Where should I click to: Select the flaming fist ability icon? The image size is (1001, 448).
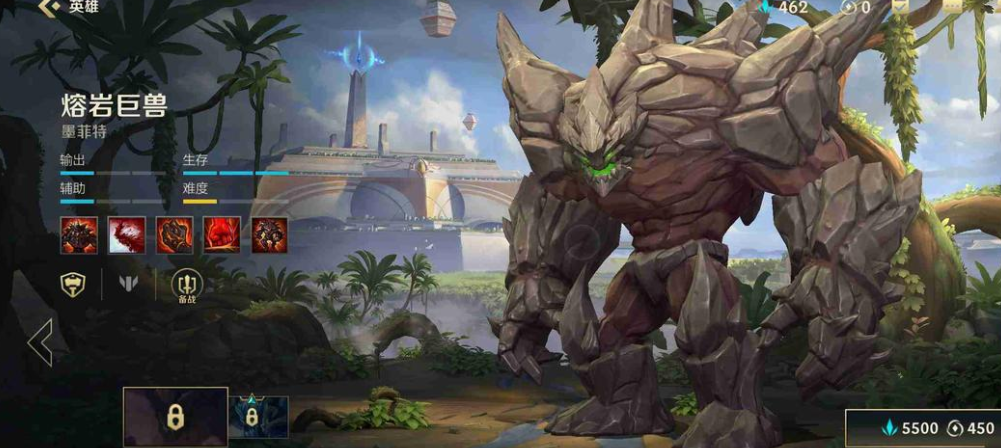pyautogui.click(x=175, y=235)
